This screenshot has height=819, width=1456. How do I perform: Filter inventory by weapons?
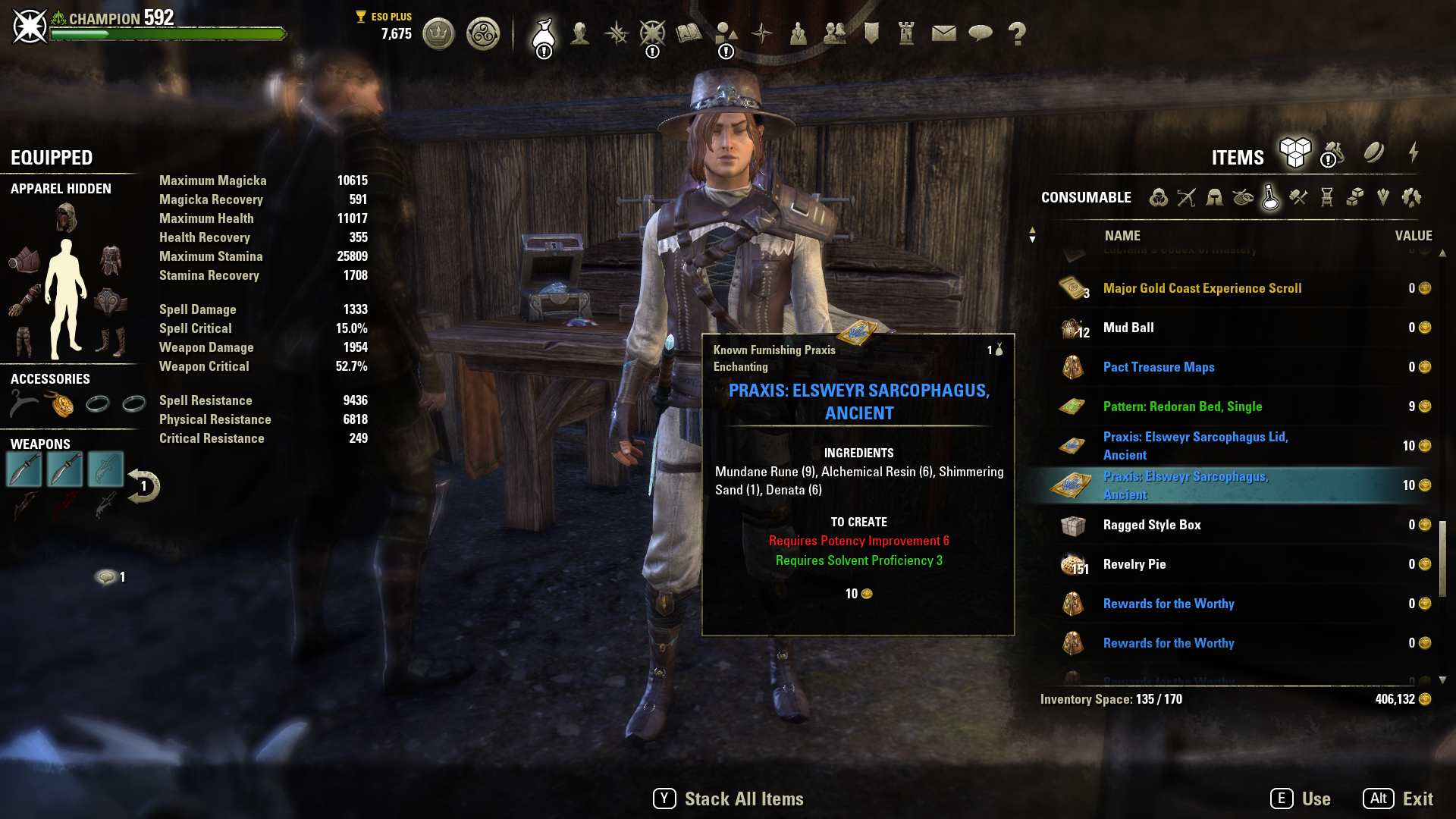coord(1186,198)
